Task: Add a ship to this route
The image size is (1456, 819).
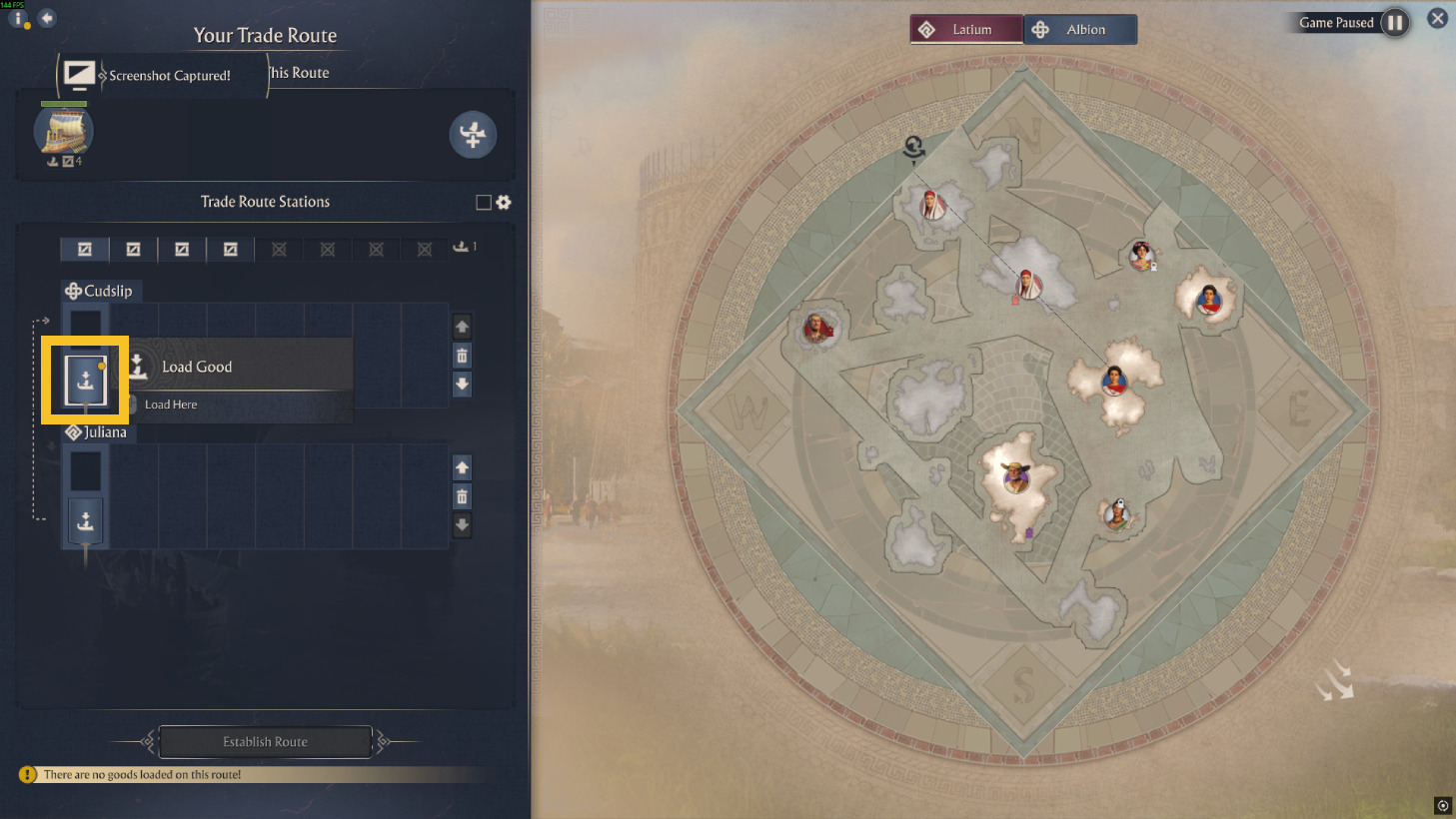Action: tap(473, 134)
